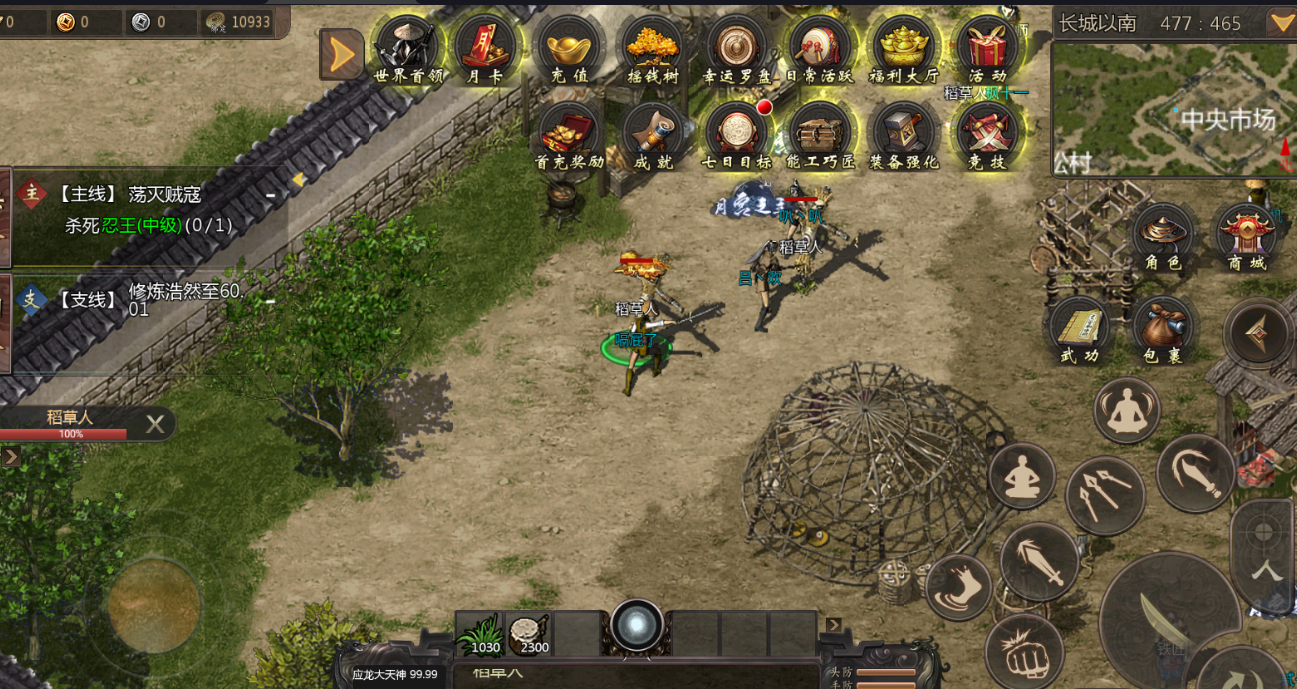The image size is (1297, 689).
Task: Select the 荡灭贼寇 main quest tracker
Action: pyautogui.click(x=150, y=209)
